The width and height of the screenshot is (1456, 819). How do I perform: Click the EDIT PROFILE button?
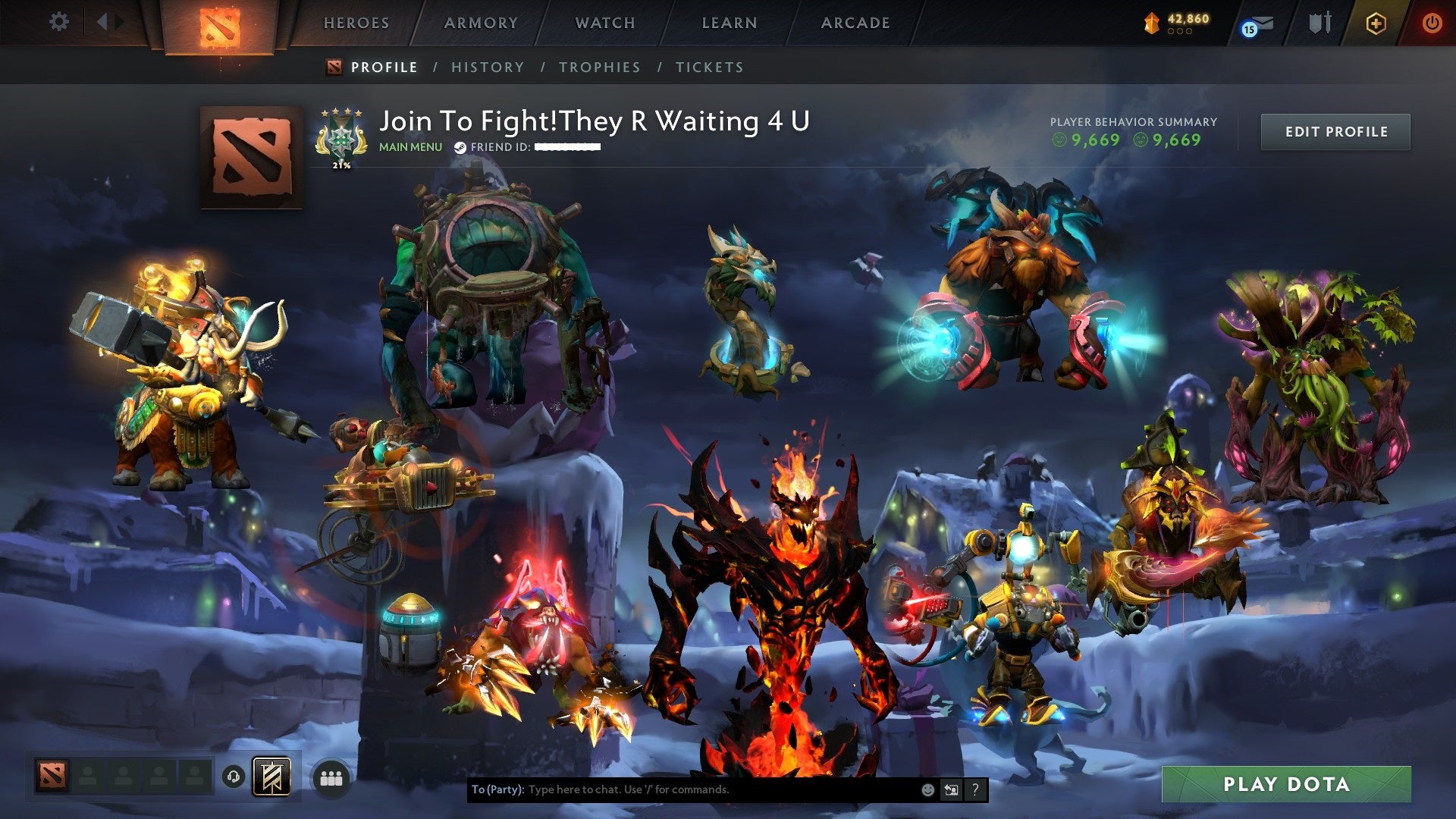pyautogui.click(x=1335, y=130)
